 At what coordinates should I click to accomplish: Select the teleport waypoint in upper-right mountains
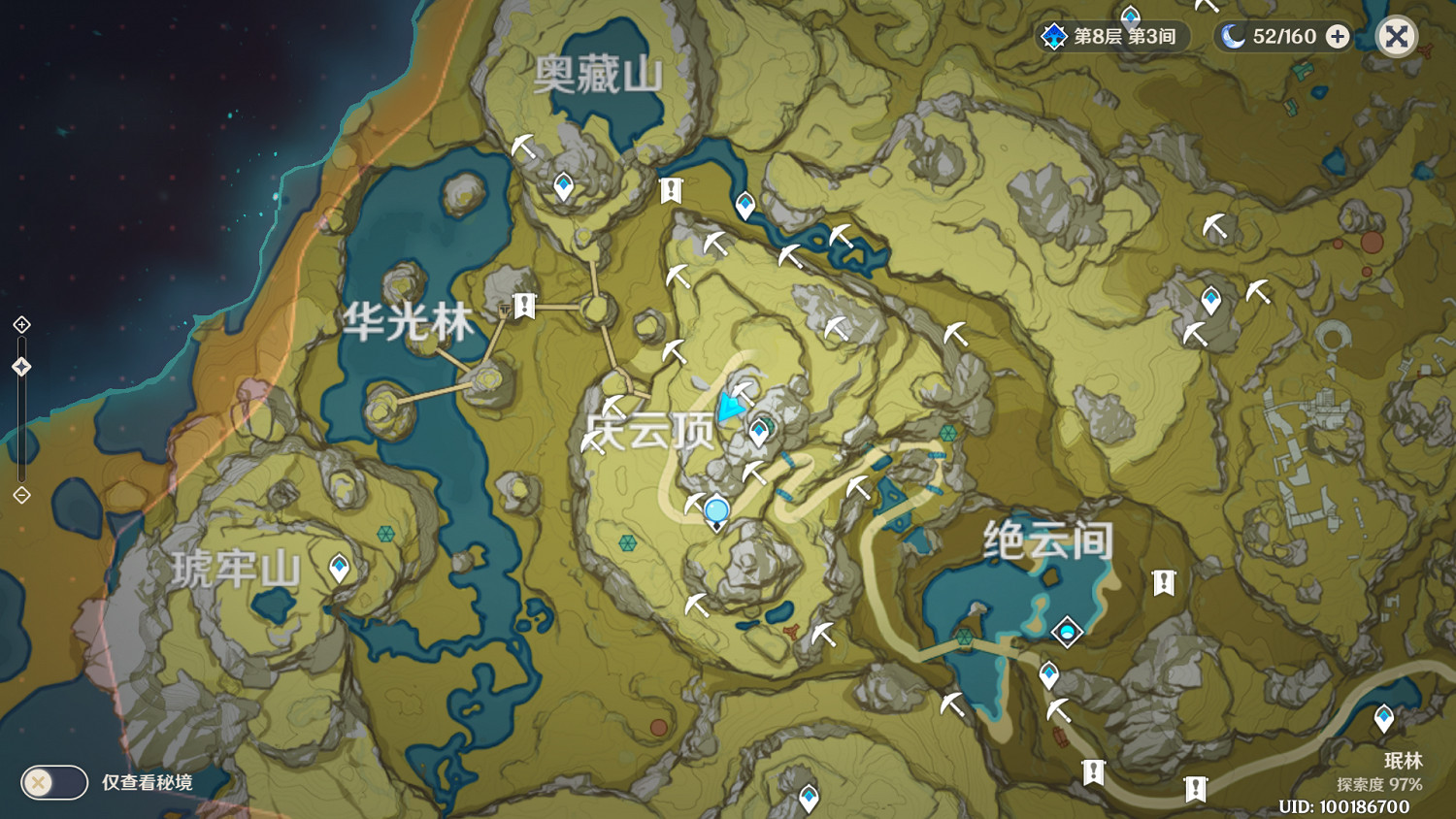tap(1210, 299)
